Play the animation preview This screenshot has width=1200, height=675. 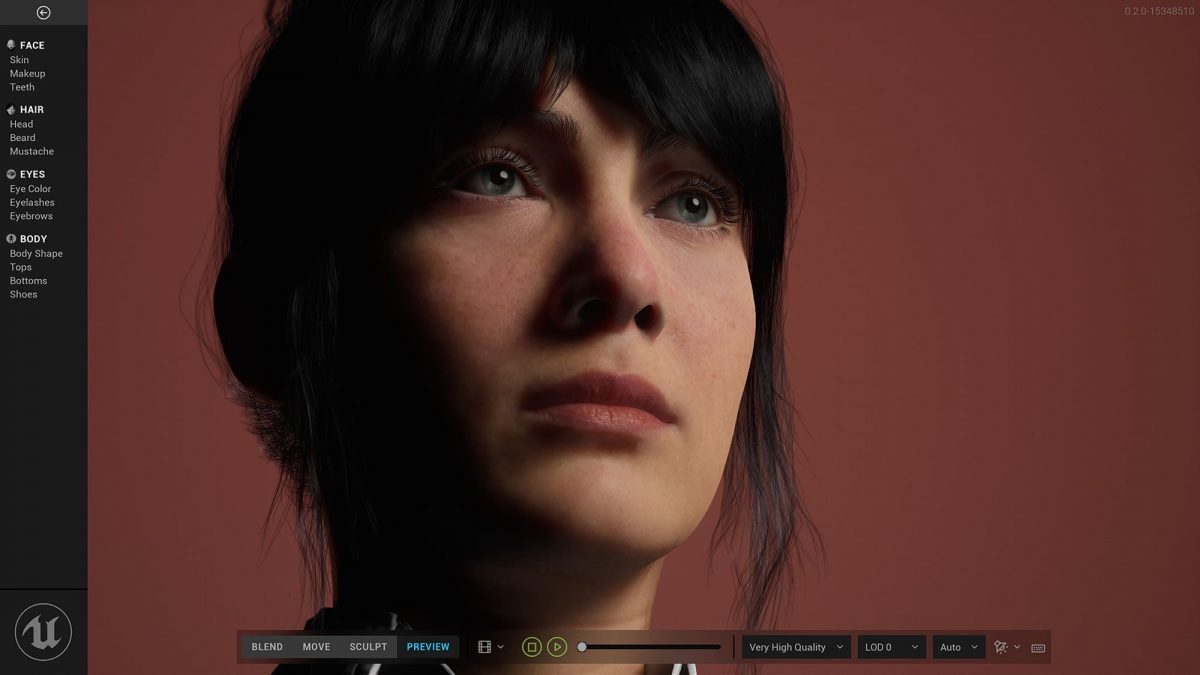tap(558, 647)
